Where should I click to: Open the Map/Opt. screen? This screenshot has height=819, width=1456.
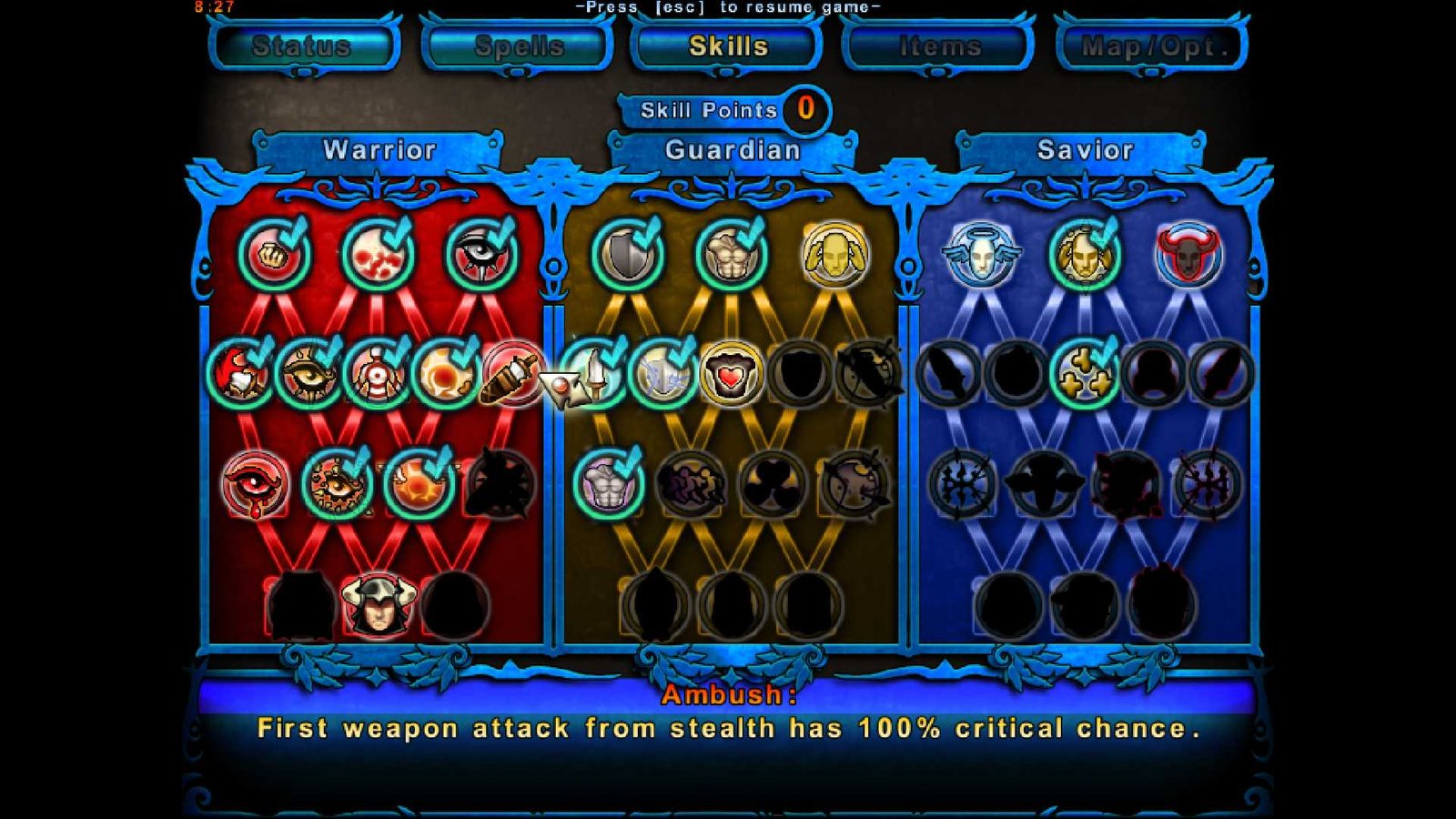tap(1150, 47)
